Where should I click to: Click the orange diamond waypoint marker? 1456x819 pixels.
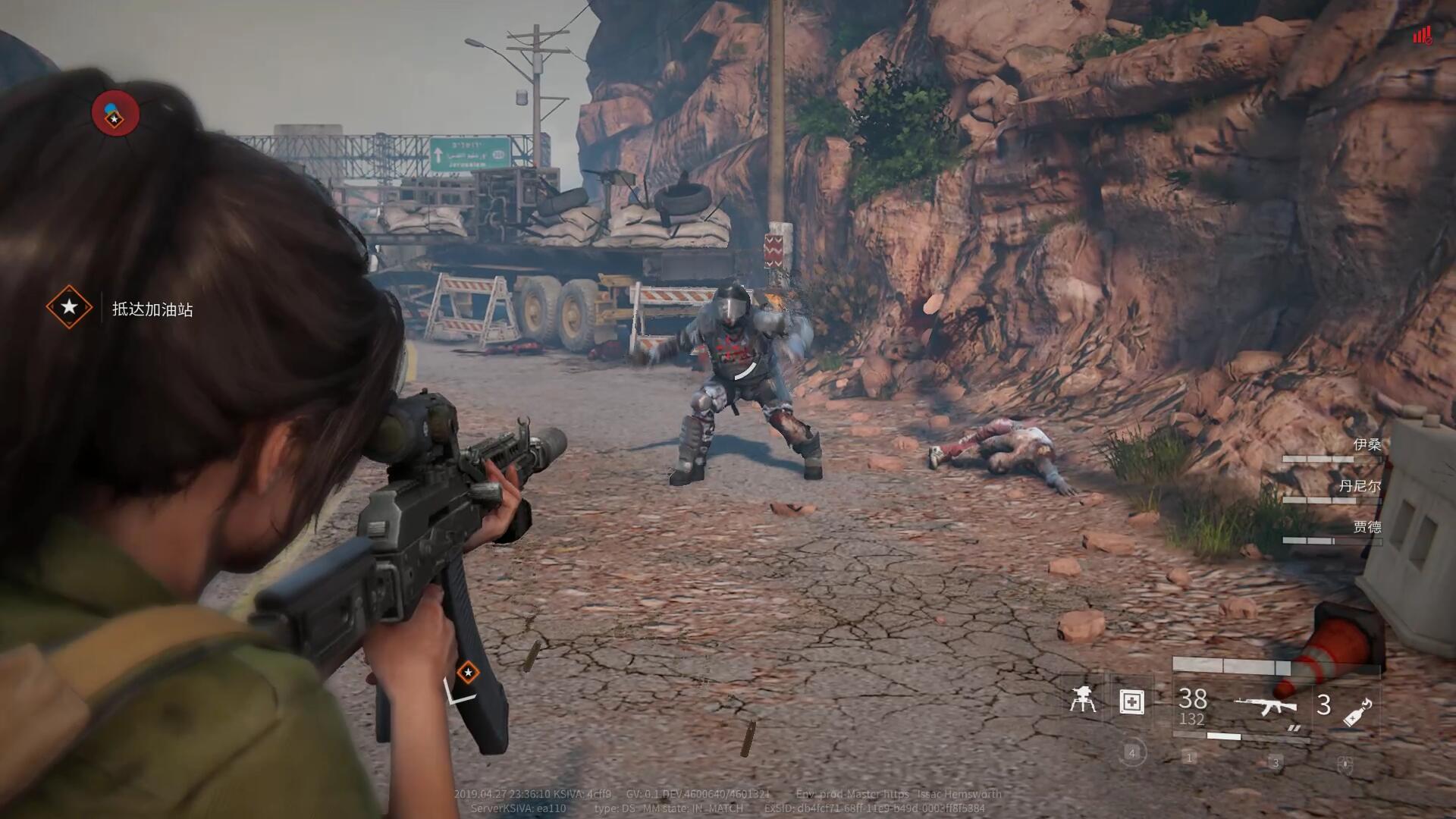pos(468,672)
